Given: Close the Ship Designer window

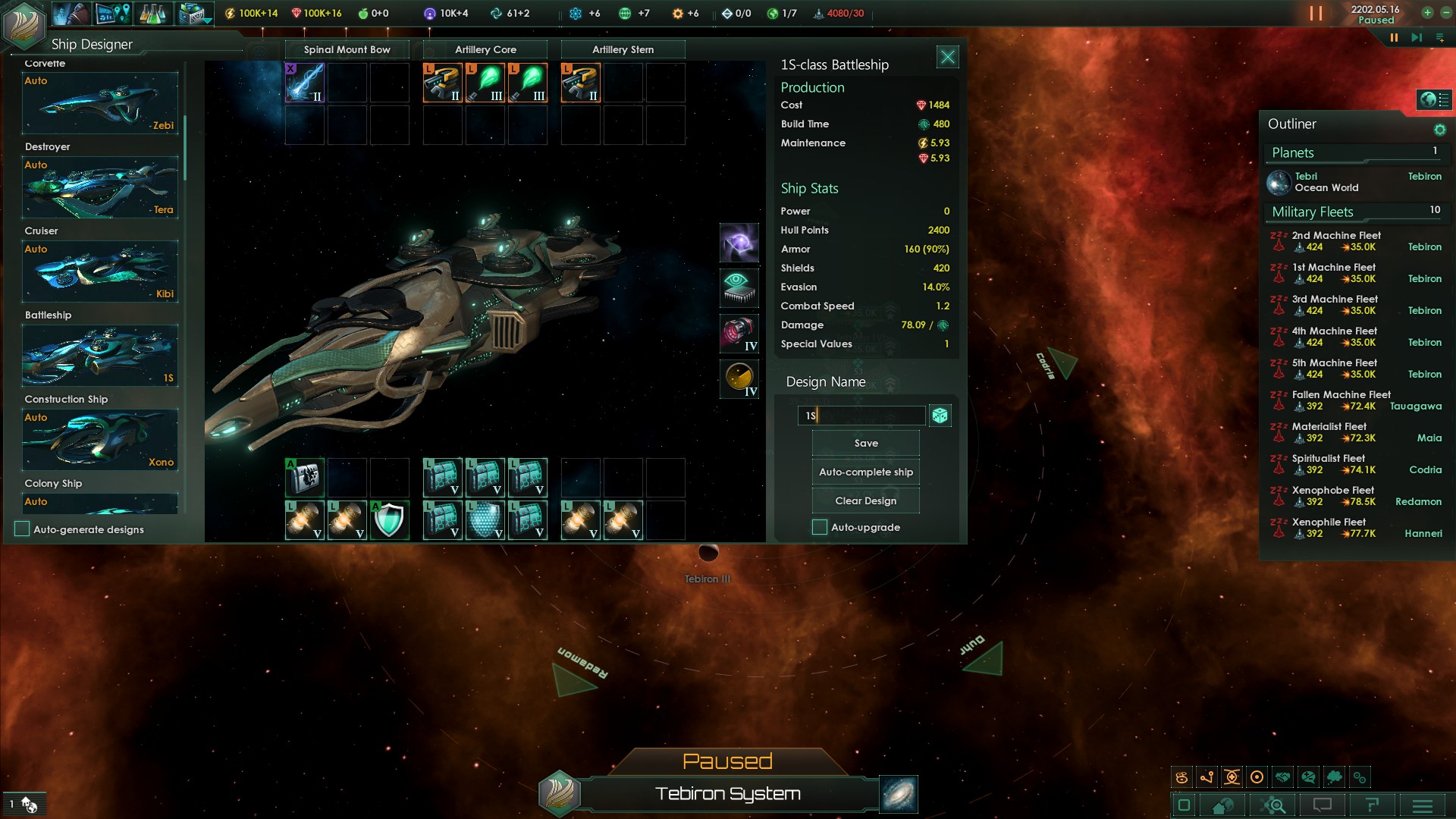Looking at the screenshot, I should 947,57.
